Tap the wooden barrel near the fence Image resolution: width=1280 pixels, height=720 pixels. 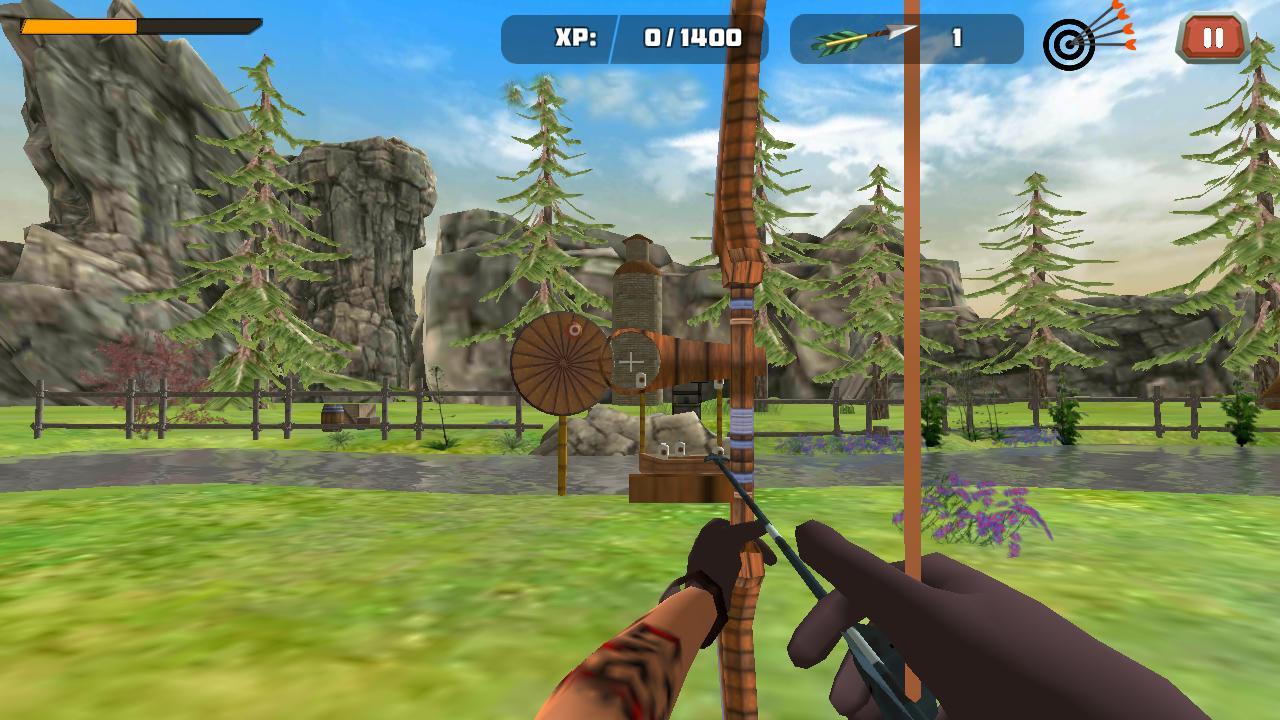(331, 417)
